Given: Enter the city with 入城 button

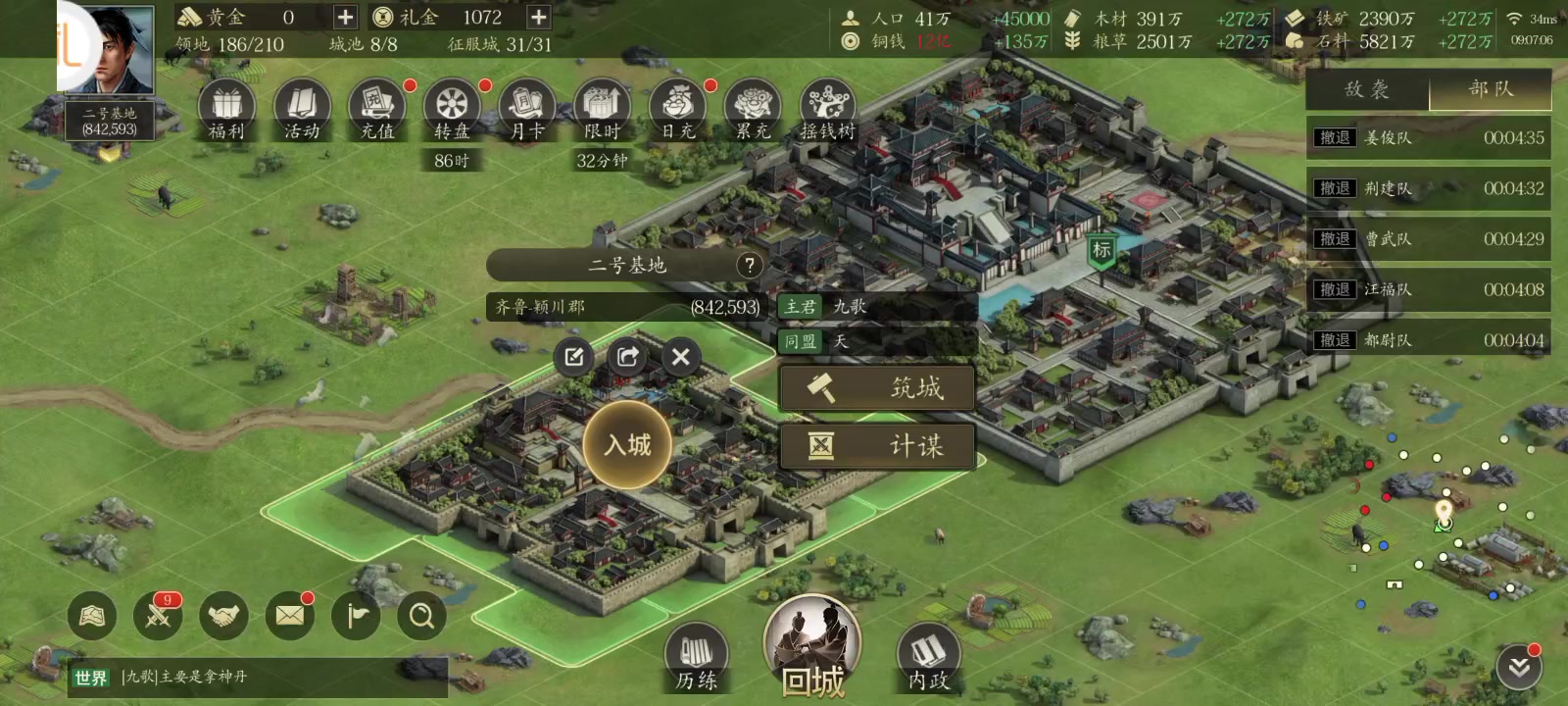Looking at the screenshot, I should 627,445.
